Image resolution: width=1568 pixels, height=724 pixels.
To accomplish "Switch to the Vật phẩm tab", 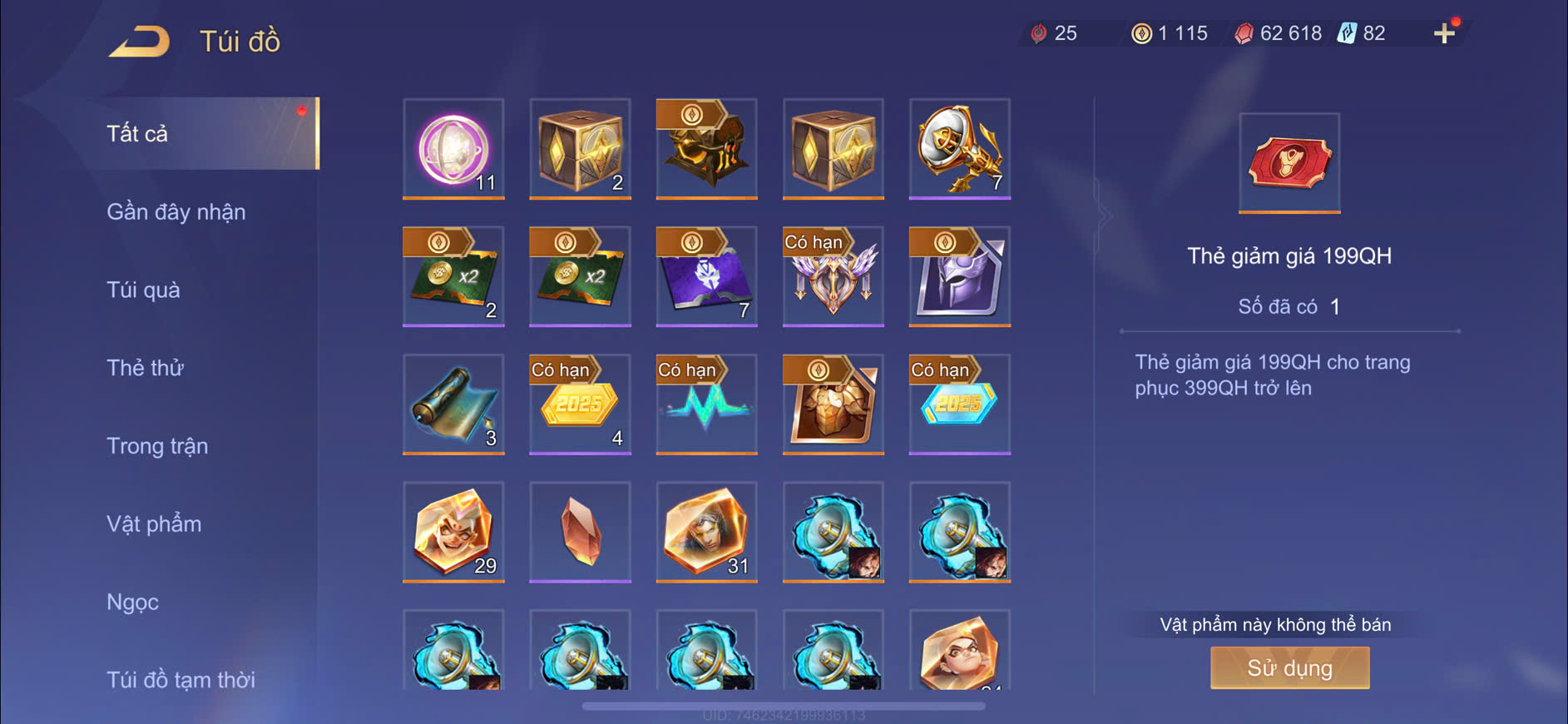I will [x=154, y=524].
